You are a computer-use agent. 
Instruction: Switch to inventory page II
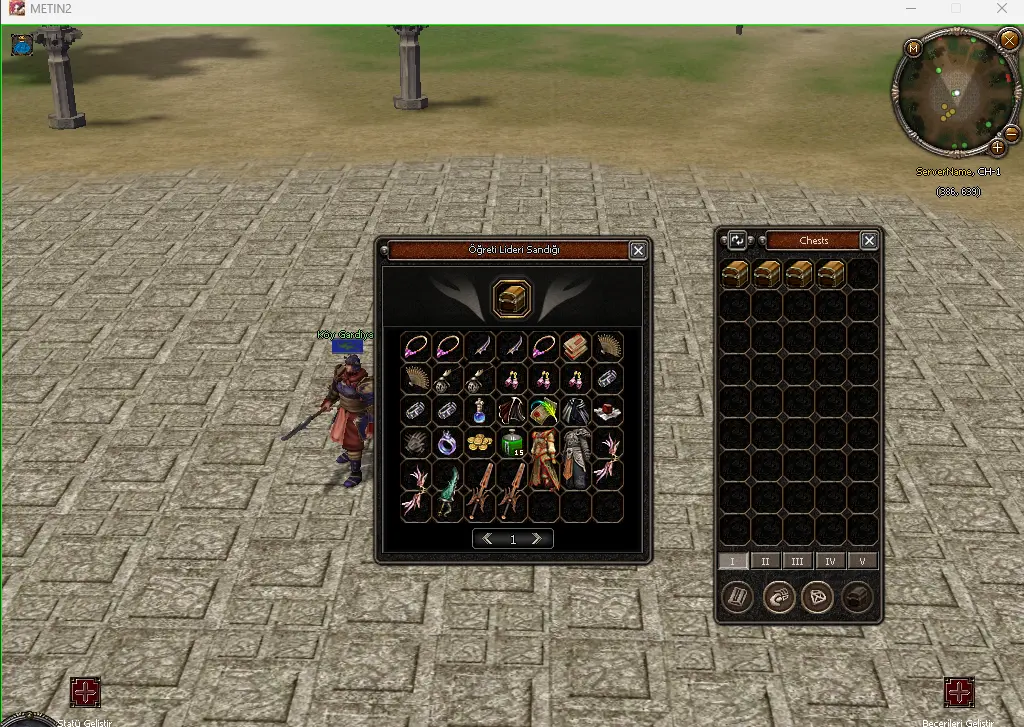(x=765, y=561)
